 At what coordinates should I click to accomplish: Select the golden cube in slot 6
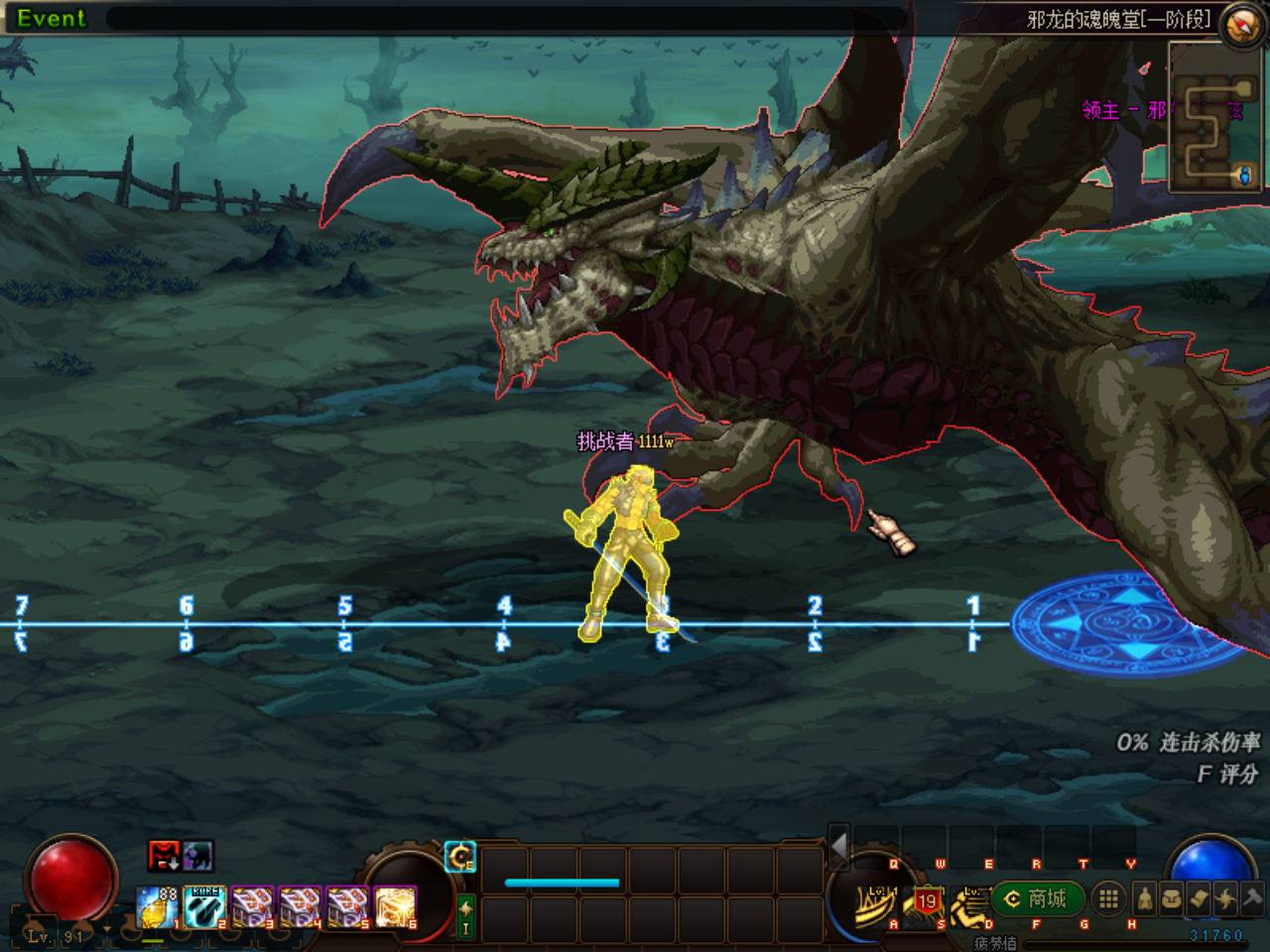tap(396, 906)
